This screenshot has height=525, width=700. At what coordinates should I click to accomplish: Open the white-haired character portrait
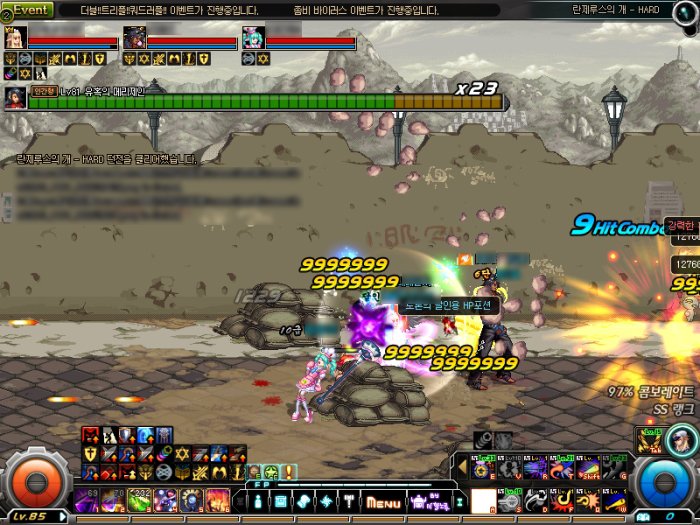tap(684, 439)
